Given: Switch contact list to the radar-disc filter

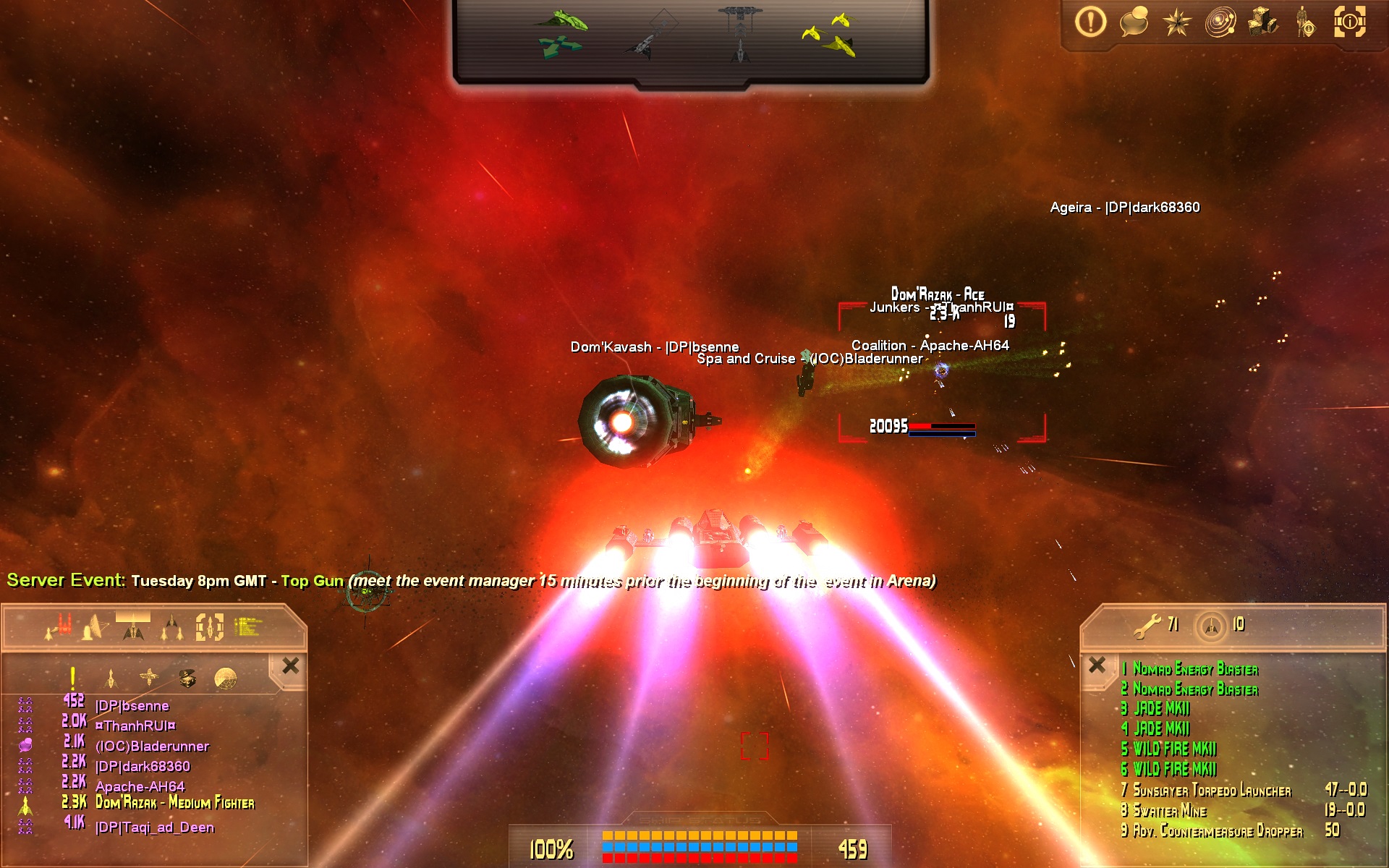Looking at the screenshot, I should pyautogui.click(x=226, y=678).
